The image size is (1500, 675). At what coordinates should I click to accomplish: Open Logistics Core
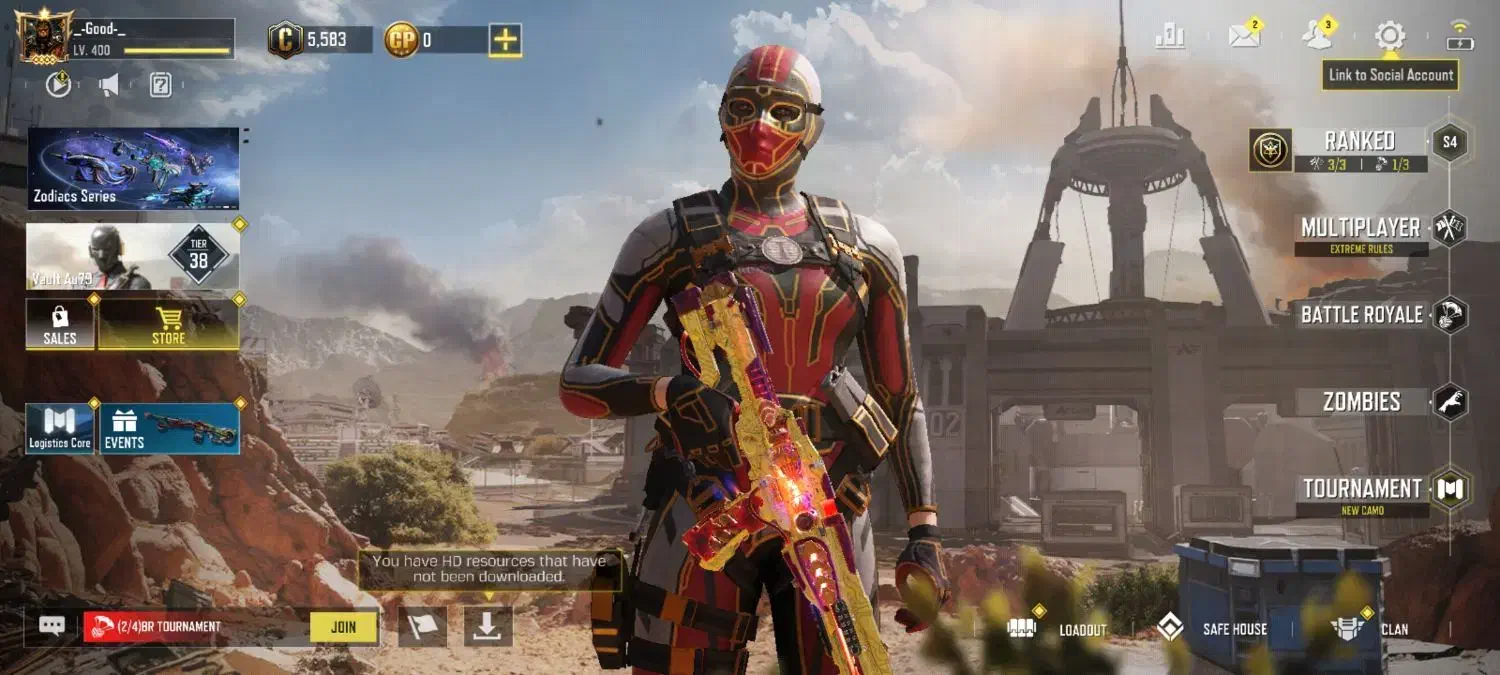(60, 428)
